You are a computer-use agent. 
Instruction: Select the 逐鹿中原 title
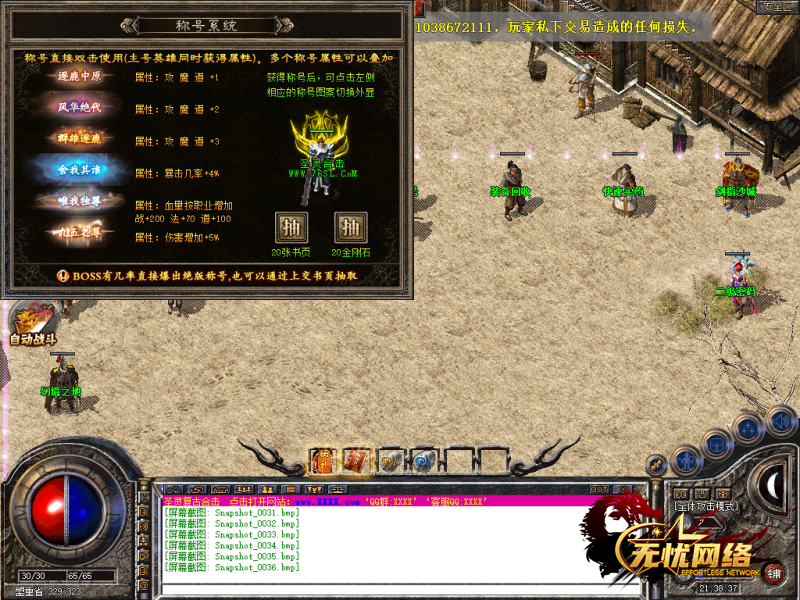(x=78, y=77)
